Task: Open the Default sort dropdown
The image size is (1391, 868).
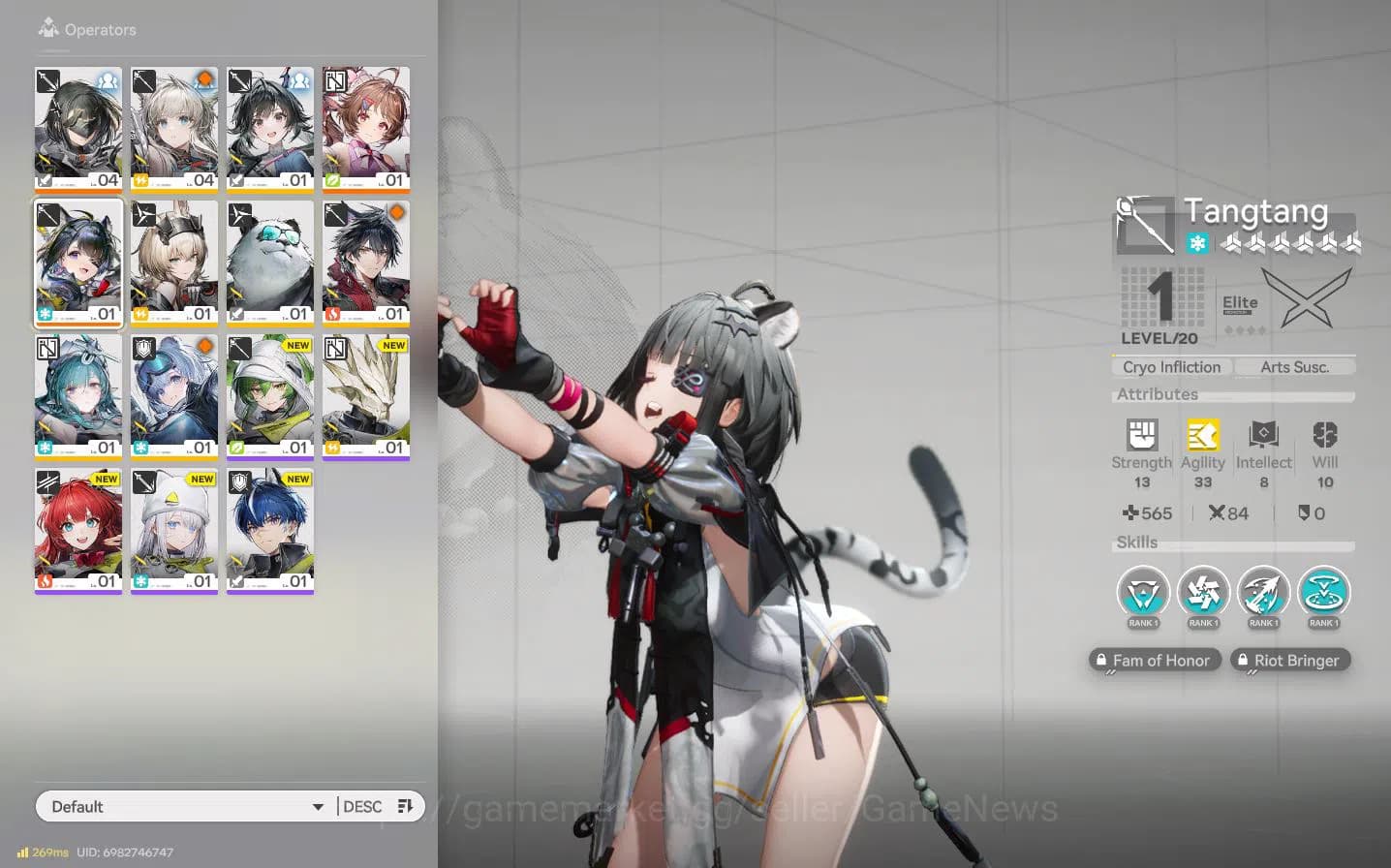Action: pyautogui.click(x=184, y=805)
